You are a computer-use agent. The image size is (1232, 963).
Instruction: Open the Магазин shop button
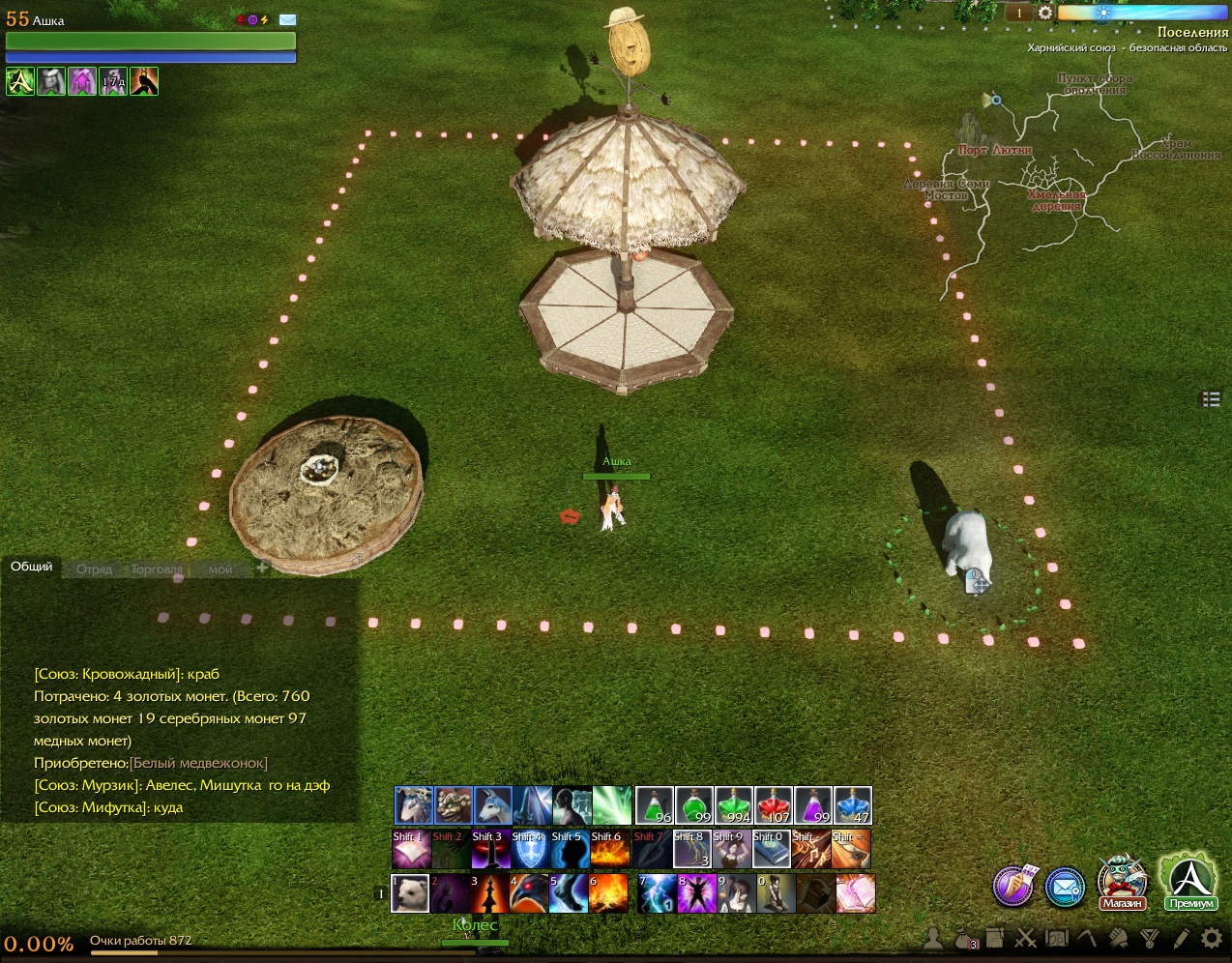tap(1121, 883)
